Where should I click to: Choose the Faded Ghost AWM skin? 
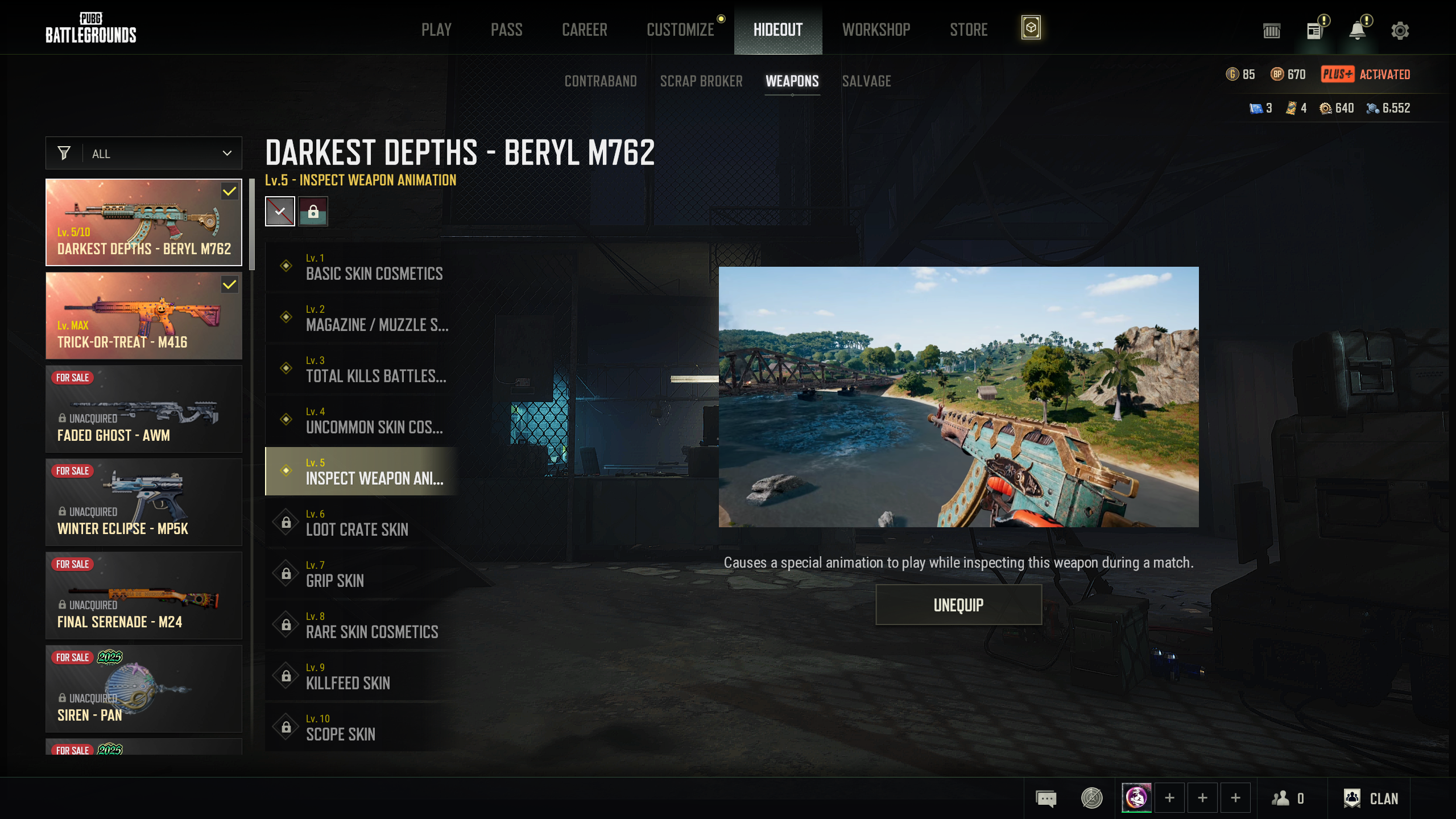tap(144, 409)
